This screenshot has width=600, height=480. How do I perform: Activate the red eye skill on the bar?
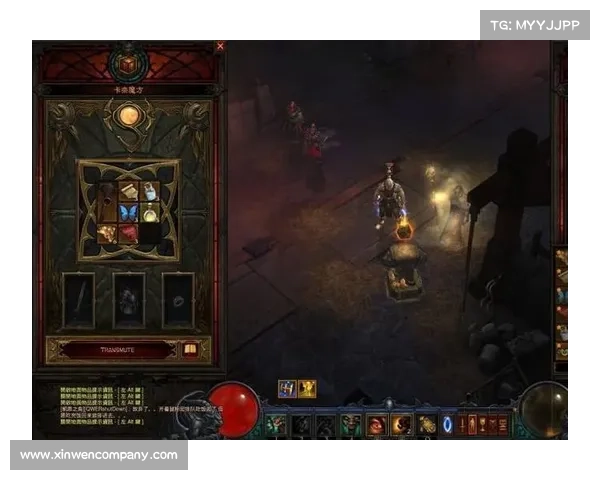[x=377, y=425]
